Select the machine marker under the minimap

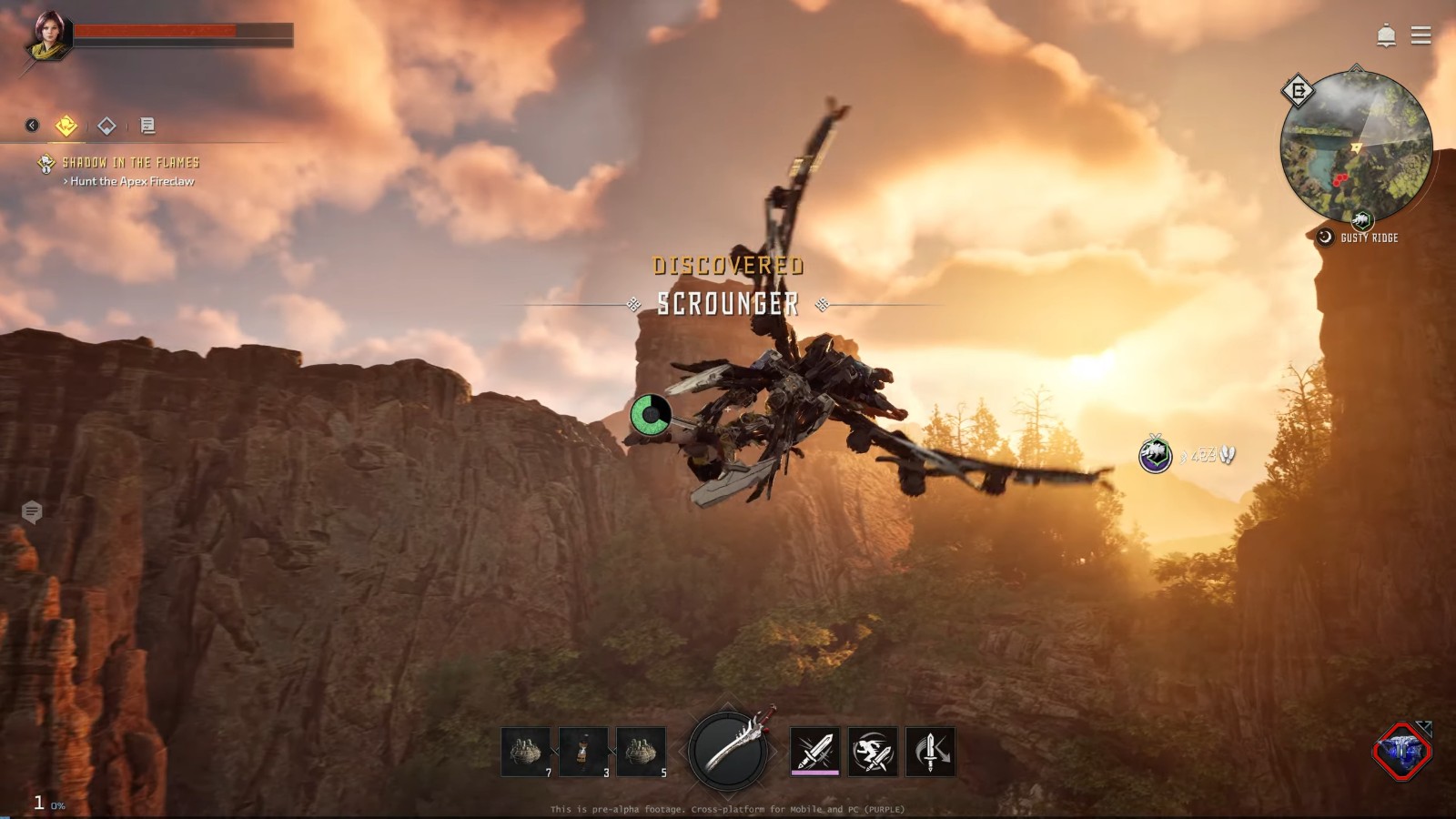coord(1361,220)
